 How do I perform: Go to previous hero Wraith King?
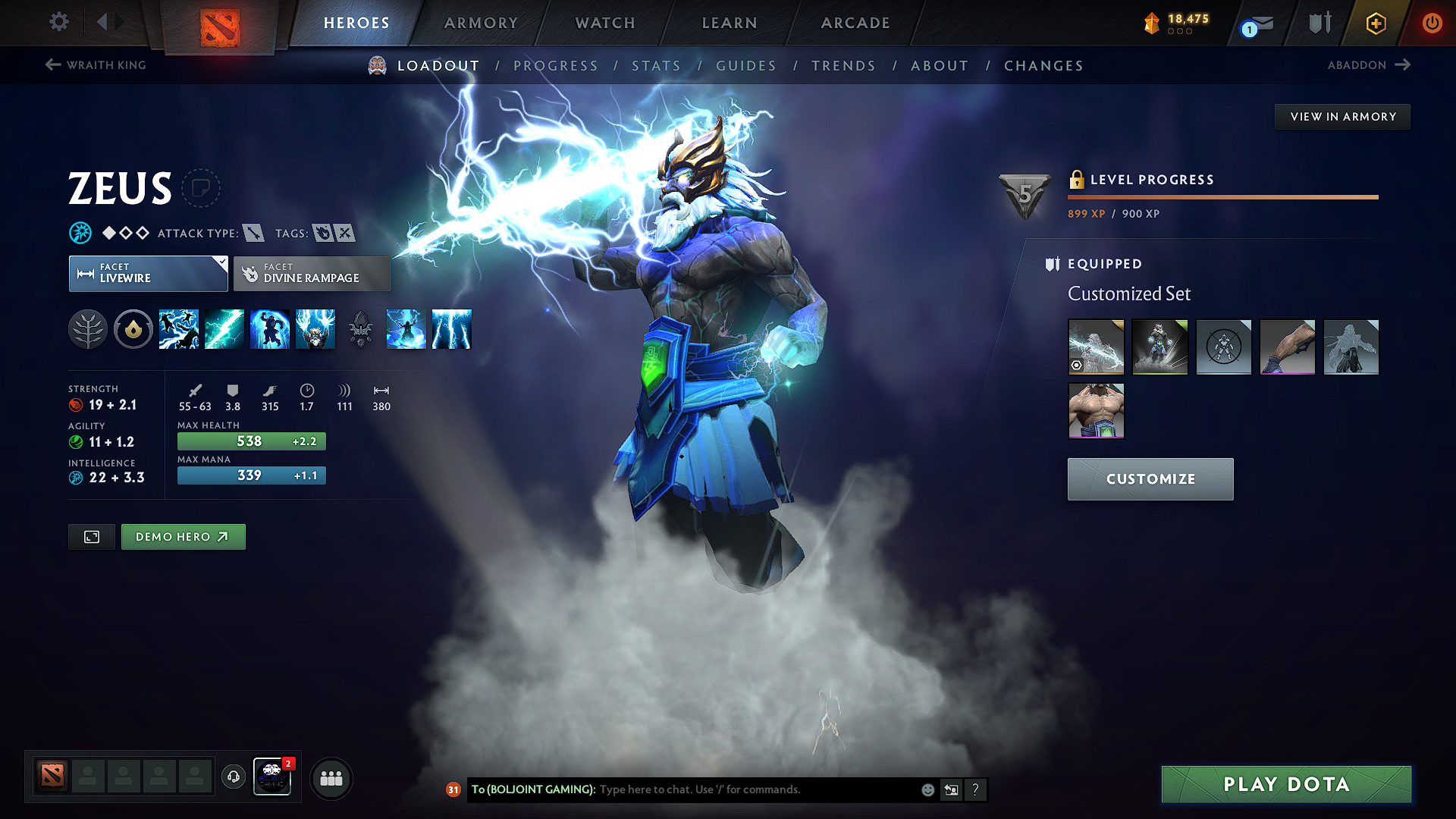tap(96, 65)
